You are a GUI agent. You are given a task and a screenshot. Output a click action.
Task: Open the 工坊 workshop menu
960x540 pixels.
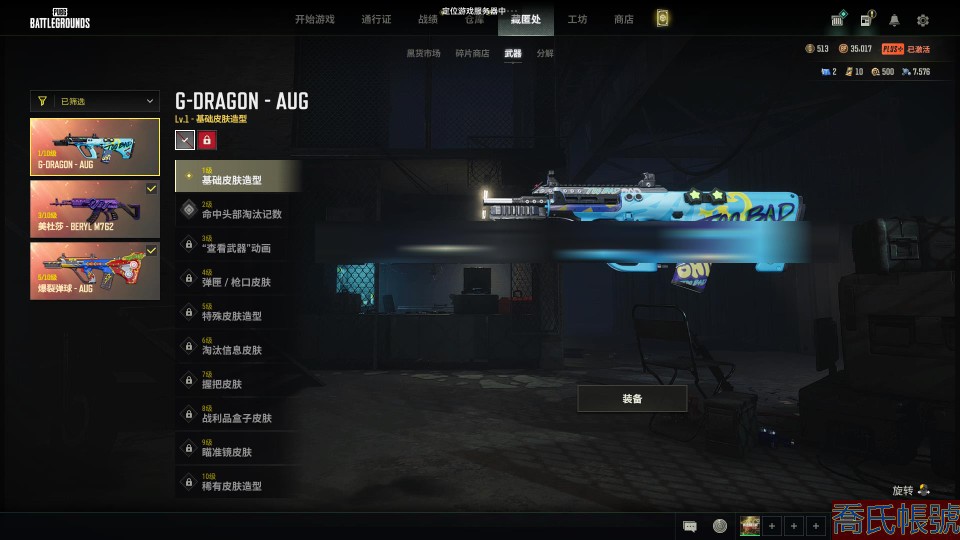pos(577,20)
